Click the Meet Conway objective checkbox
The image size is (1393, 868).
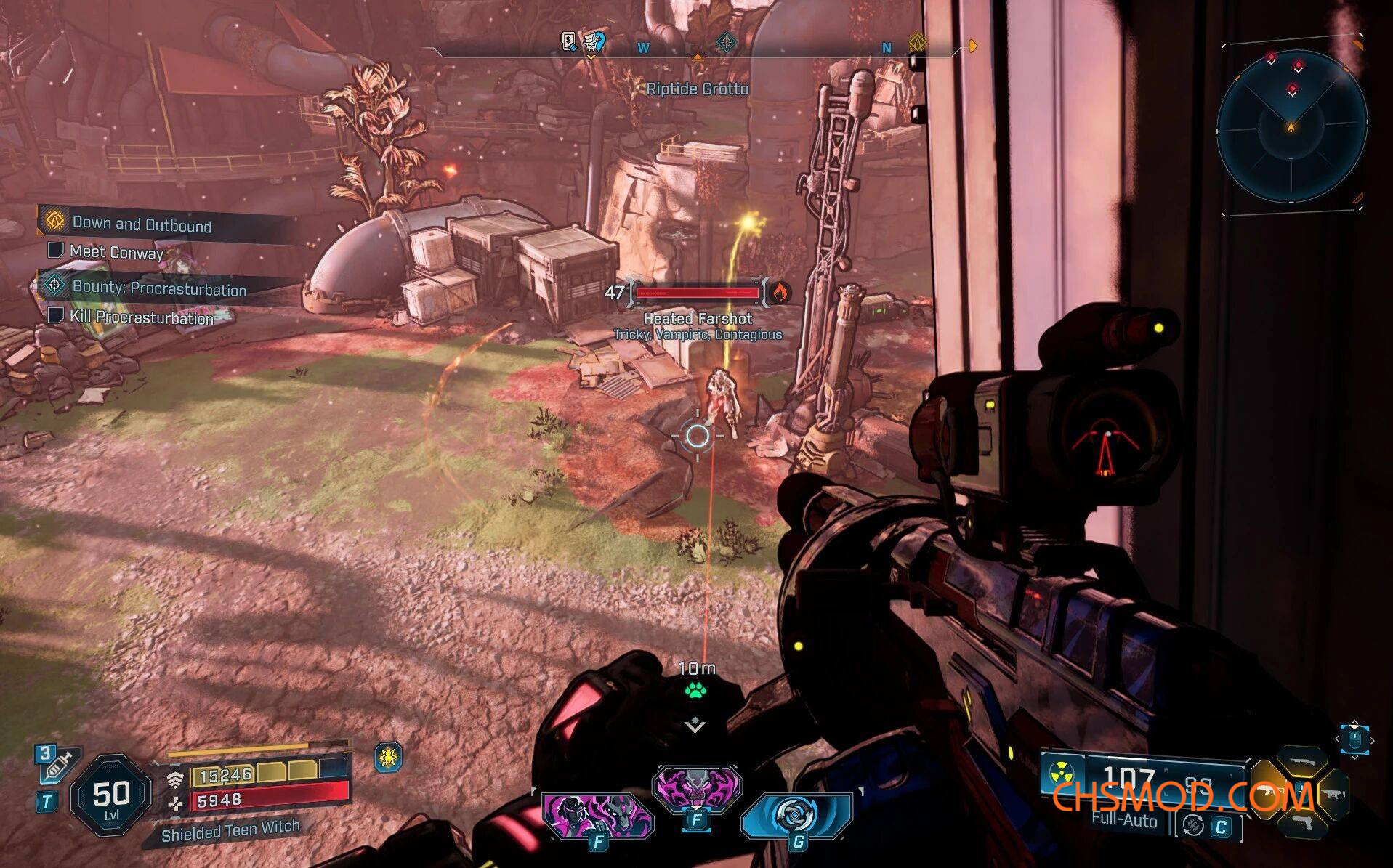point(55,251)
